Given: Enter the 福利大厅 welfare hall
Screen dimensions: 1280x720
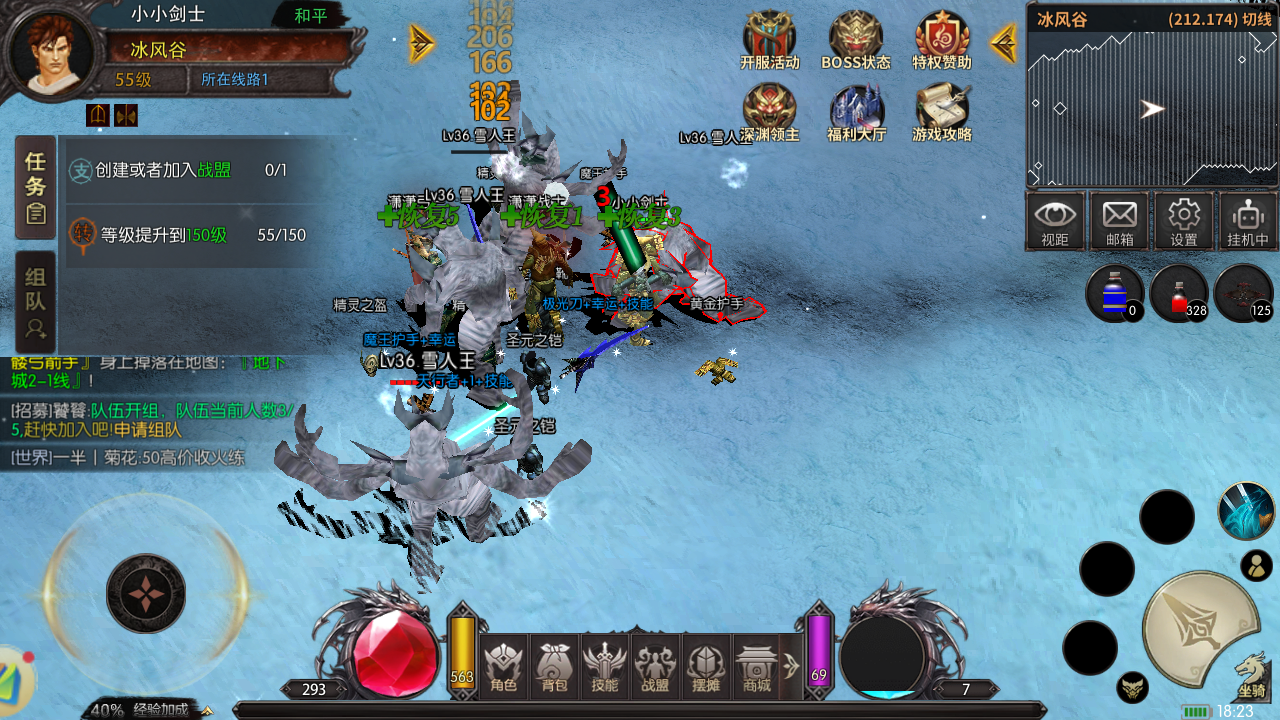Looking at the screenshot, I should coord(856,110).
